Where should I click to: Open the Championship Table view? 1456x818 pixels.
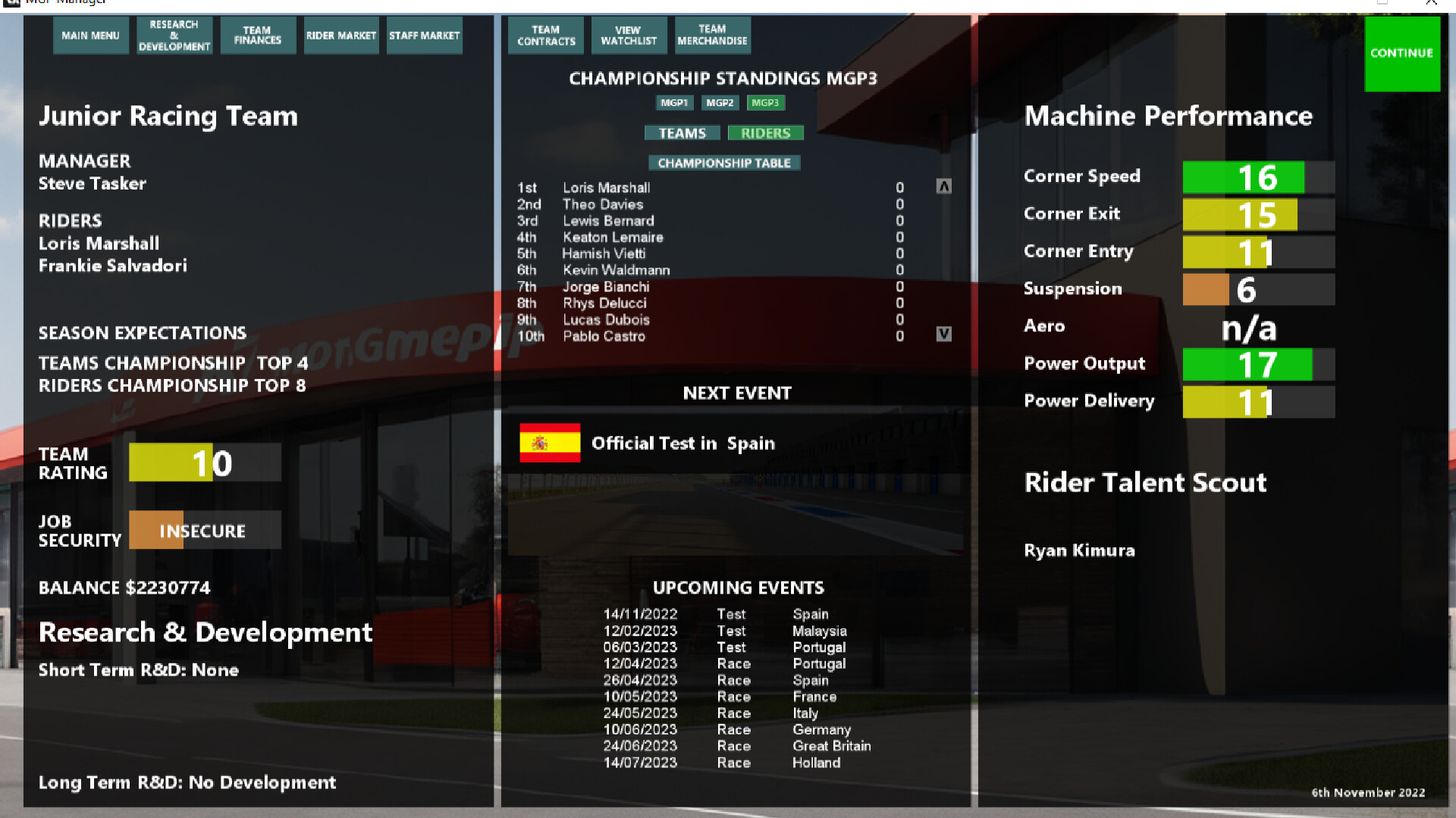(724, 162)
